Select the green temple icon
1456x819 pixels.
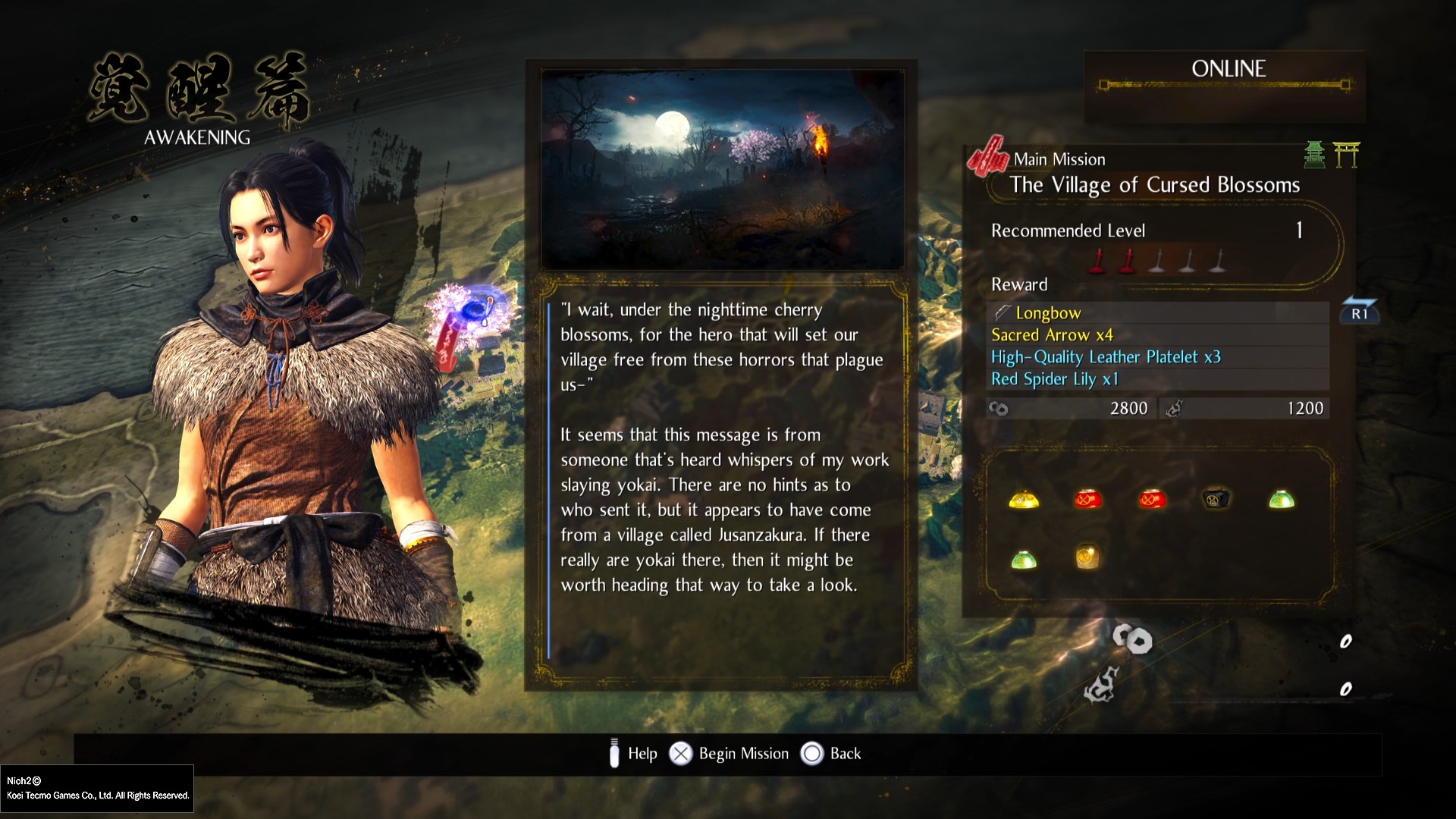pyautogui.click(x=1316, y=155)
